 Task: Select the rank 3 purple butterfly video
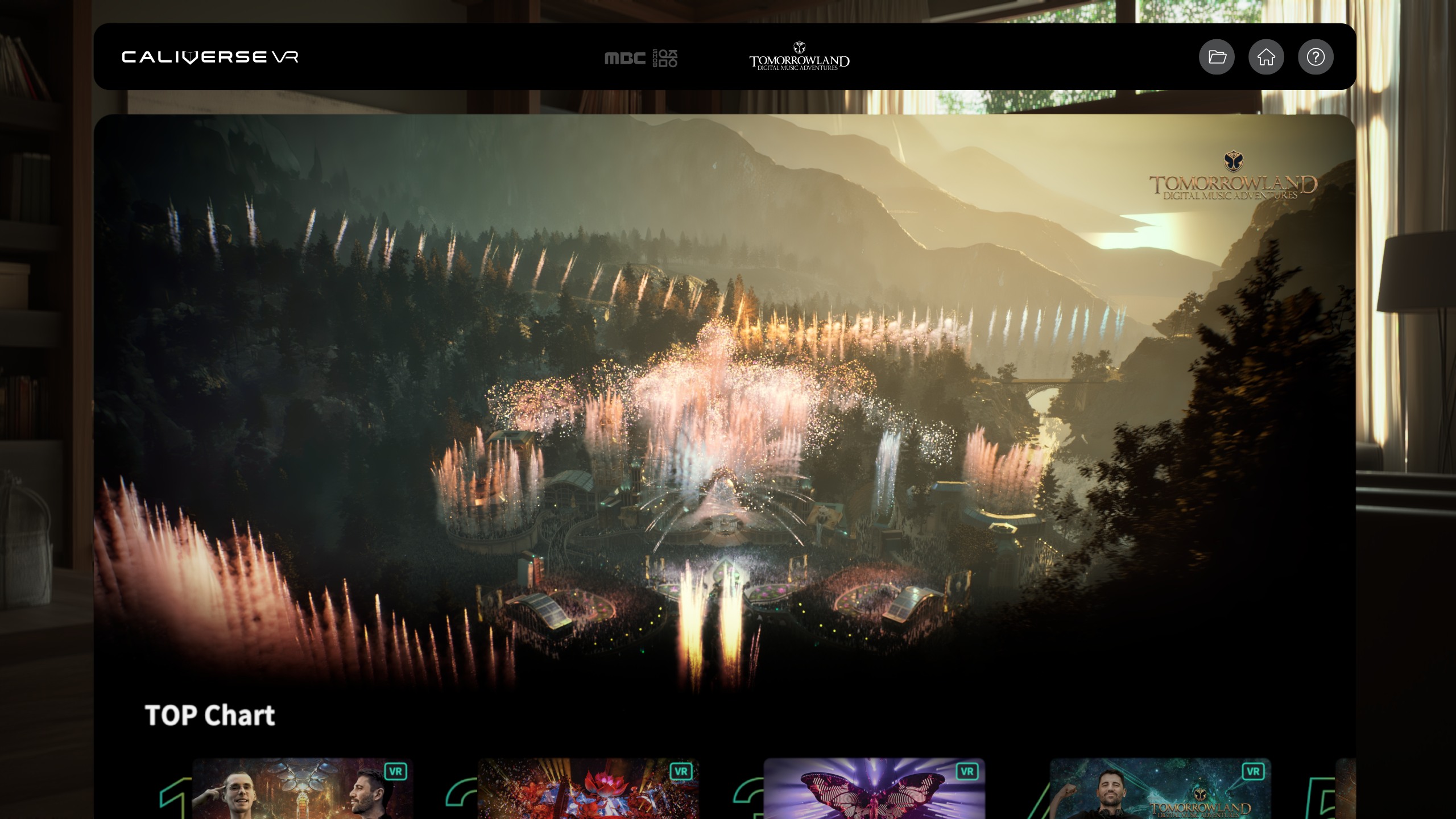pos(874,789)
